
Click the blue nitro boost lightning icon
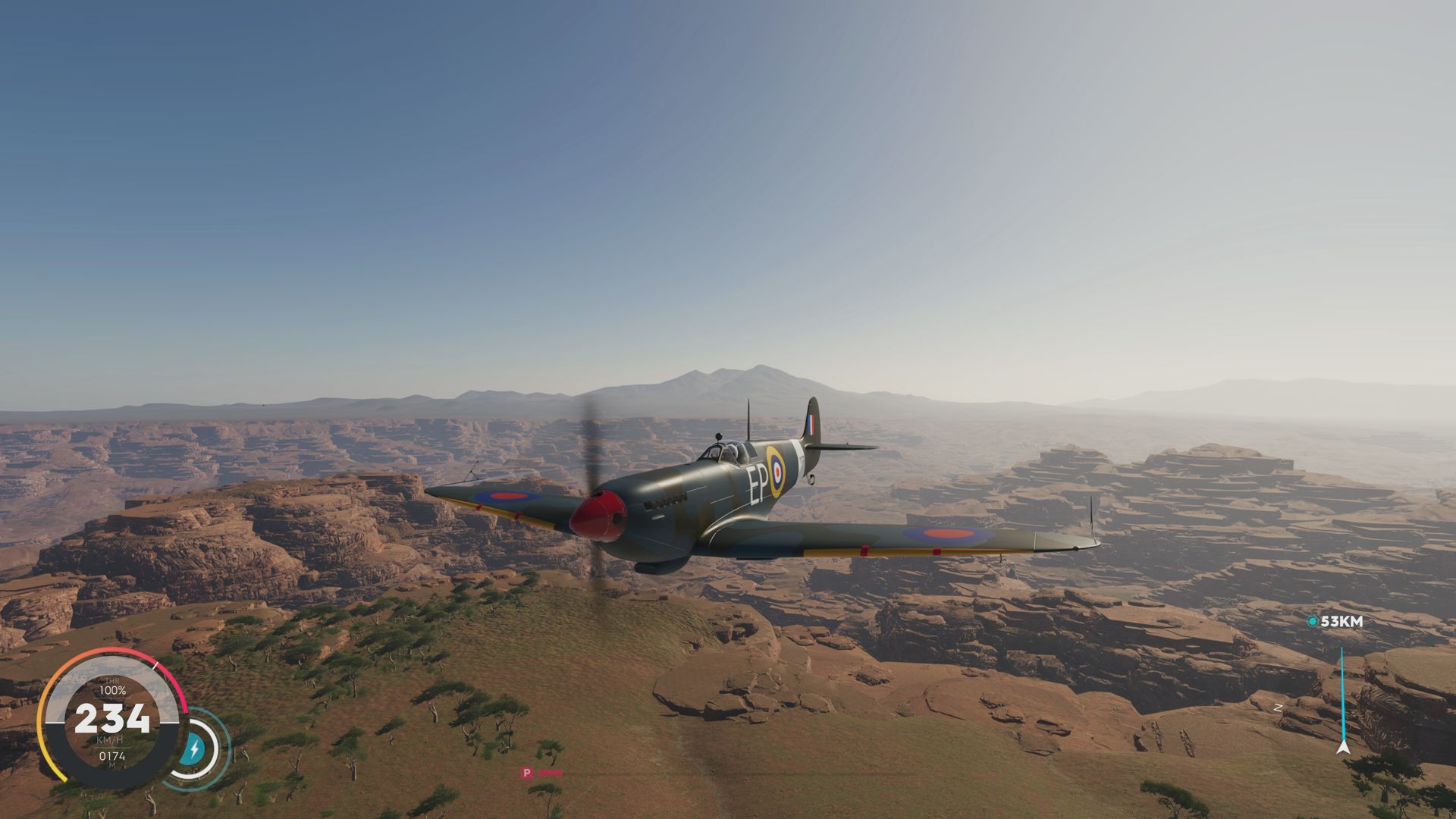point(196,747)
